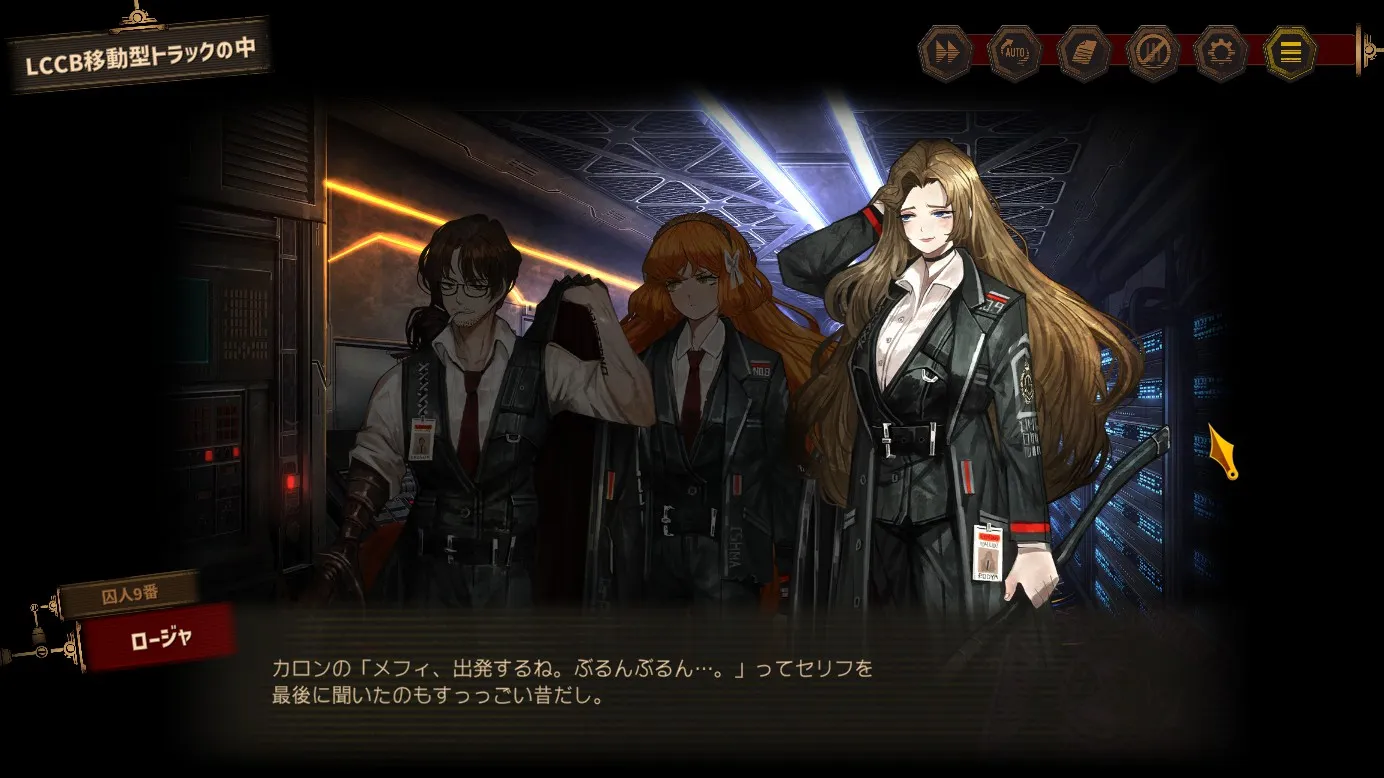Open settings via the gear icon

click(x=1221, y=53)
